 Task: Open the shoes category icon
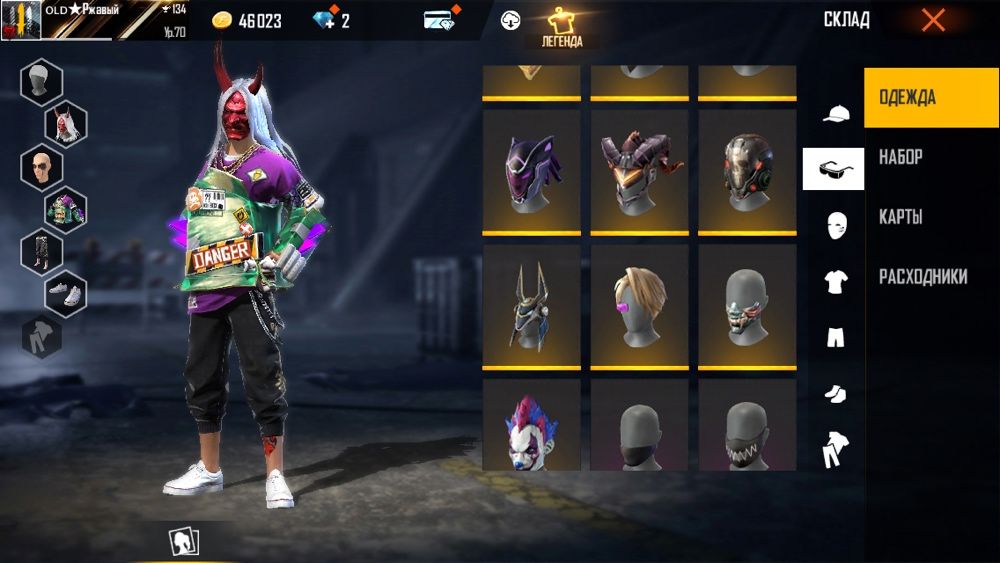coord(835,394)
